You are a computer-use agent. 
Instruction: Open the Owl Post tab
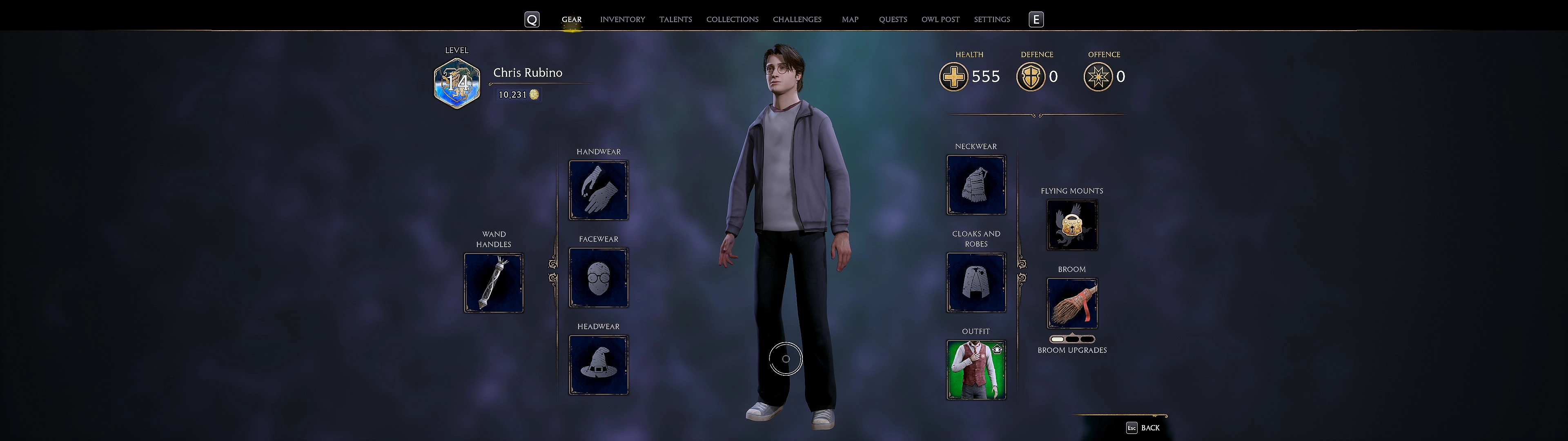point(940,20)
